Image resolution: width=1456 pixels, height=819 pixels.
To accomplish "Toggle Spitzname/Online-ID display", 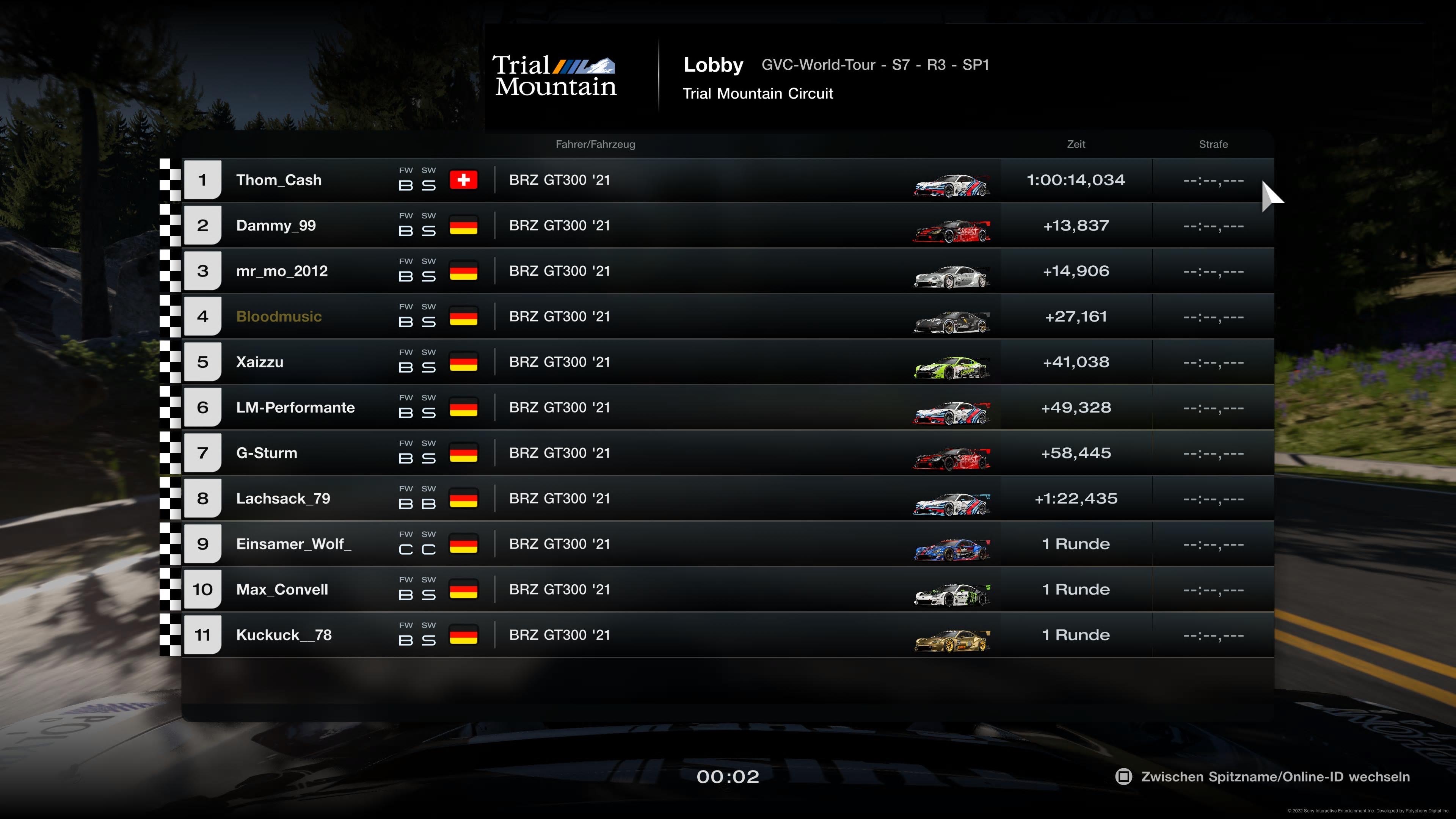I will pyautogui.click(x=1263, y=777).
